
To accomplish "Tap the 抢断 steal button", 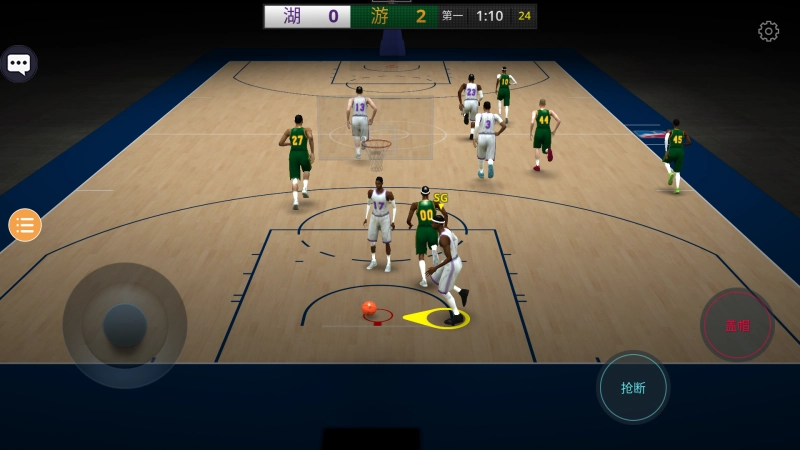I will pyautogui.click(x=633, y=387).
